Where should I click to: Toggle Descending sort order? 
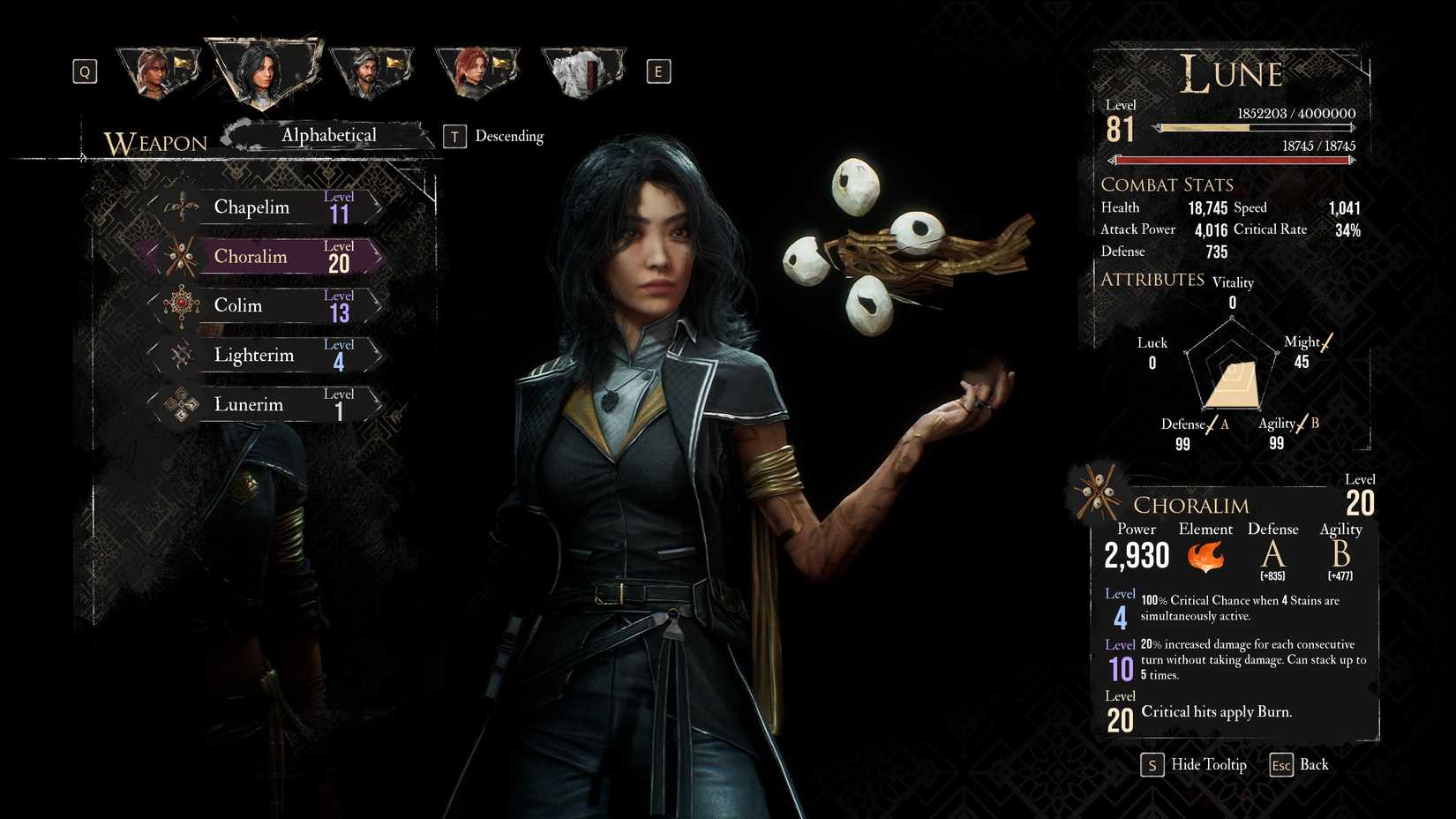pyautogui.click(x=509, y=136)
